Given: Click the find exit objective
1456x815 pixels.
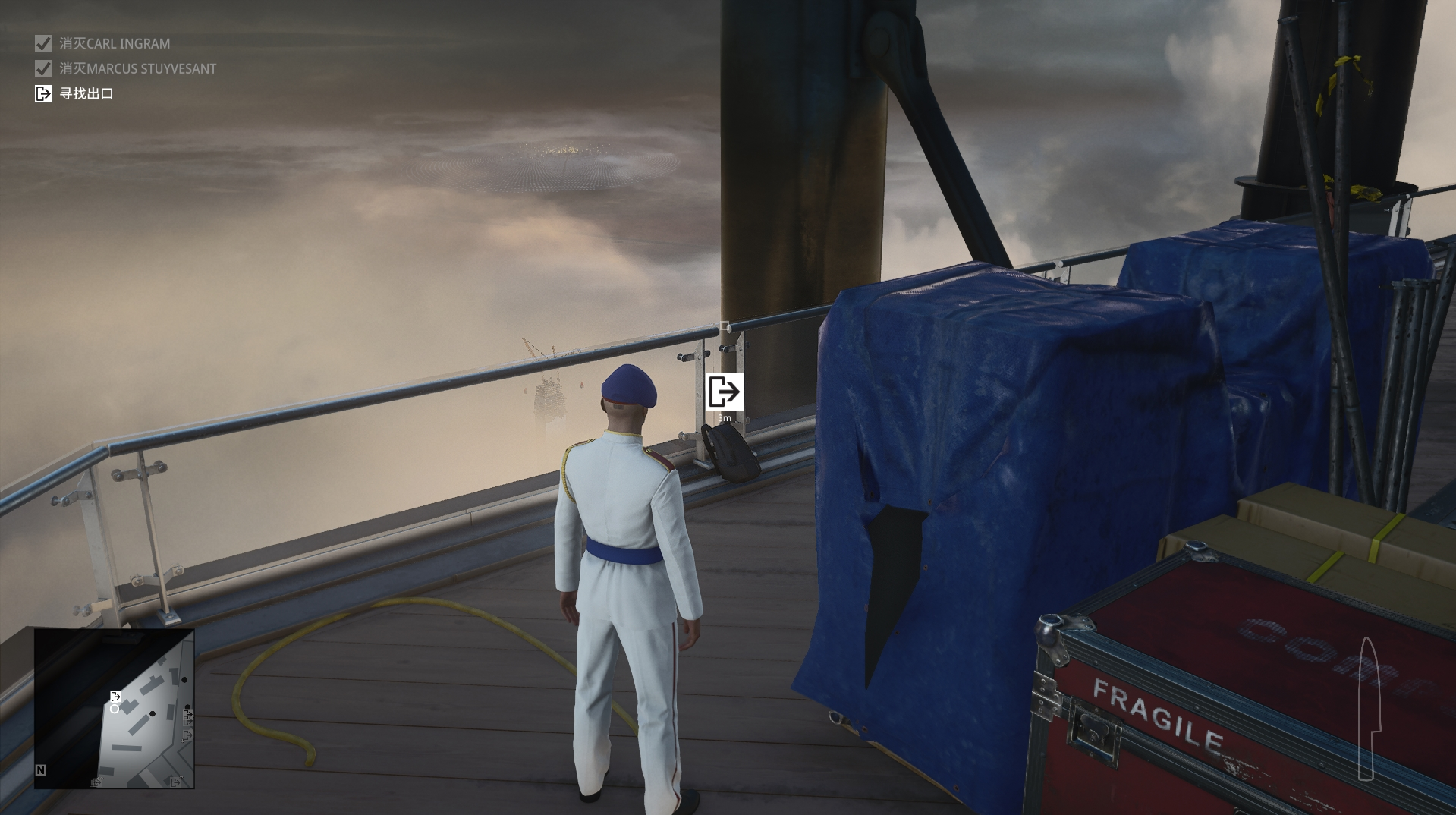Looking at the screenshot, I should pyautogui.click(x=86, y=94).
